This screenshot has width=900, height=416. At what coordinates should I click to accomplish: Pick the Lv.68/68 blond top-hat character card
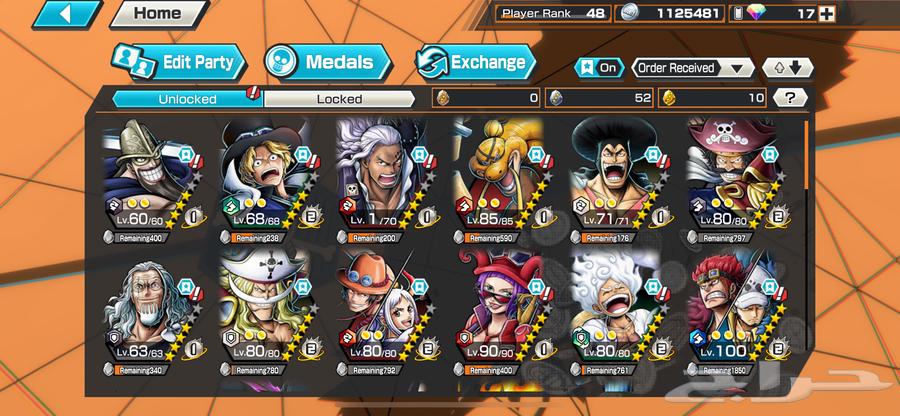268,180
